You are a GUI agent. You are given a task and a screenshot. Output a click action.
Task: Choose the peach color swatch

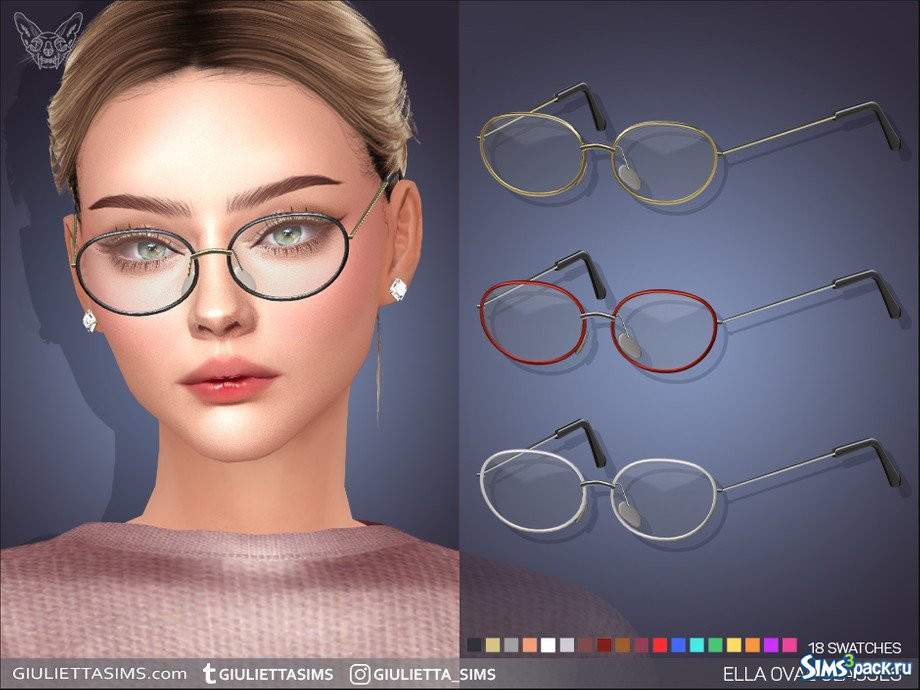[x=529, y=646]
